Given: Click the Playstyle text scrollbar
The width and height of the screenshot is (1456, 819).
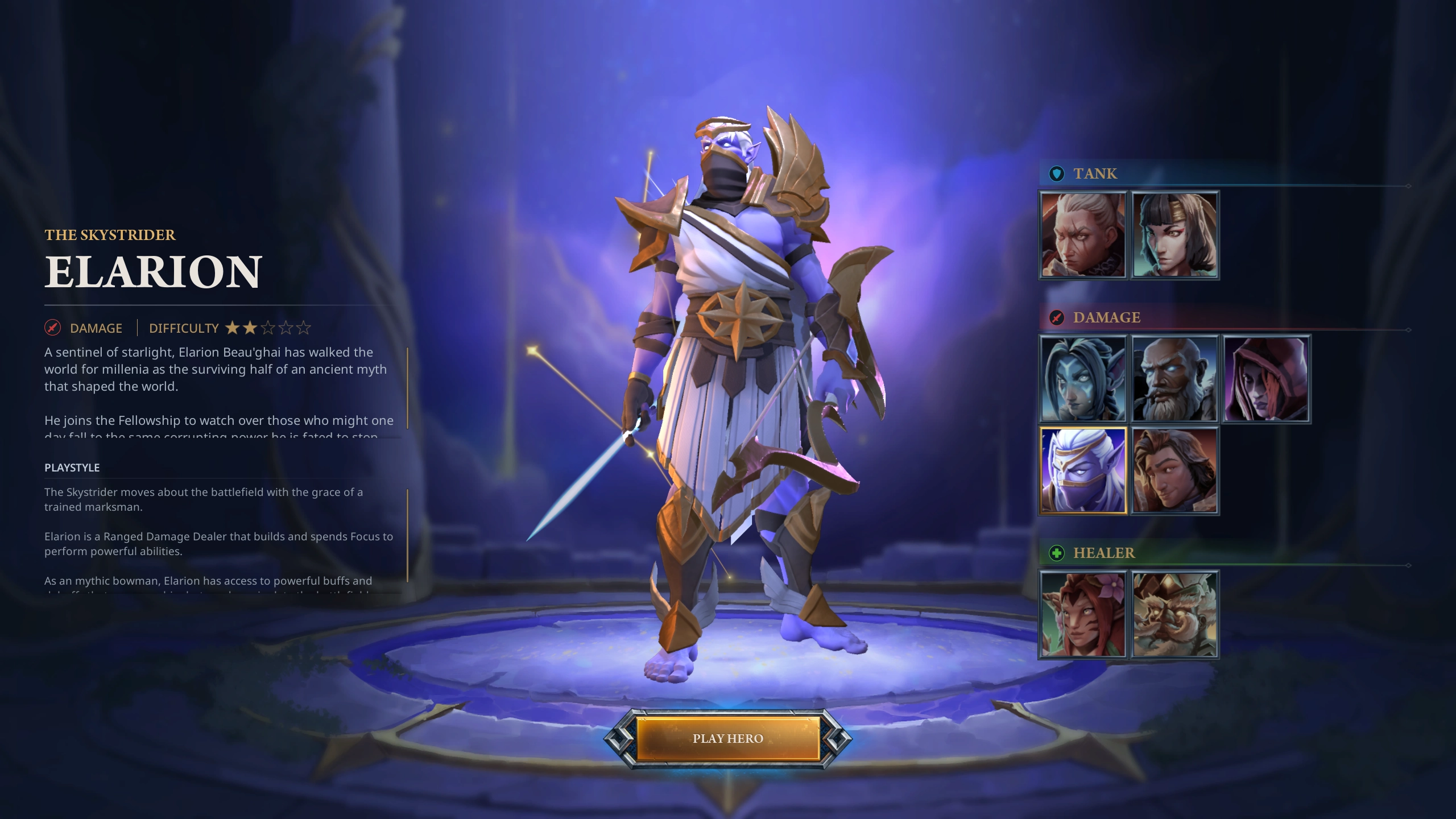Looking at the screenshot, I should click(407, 535).
